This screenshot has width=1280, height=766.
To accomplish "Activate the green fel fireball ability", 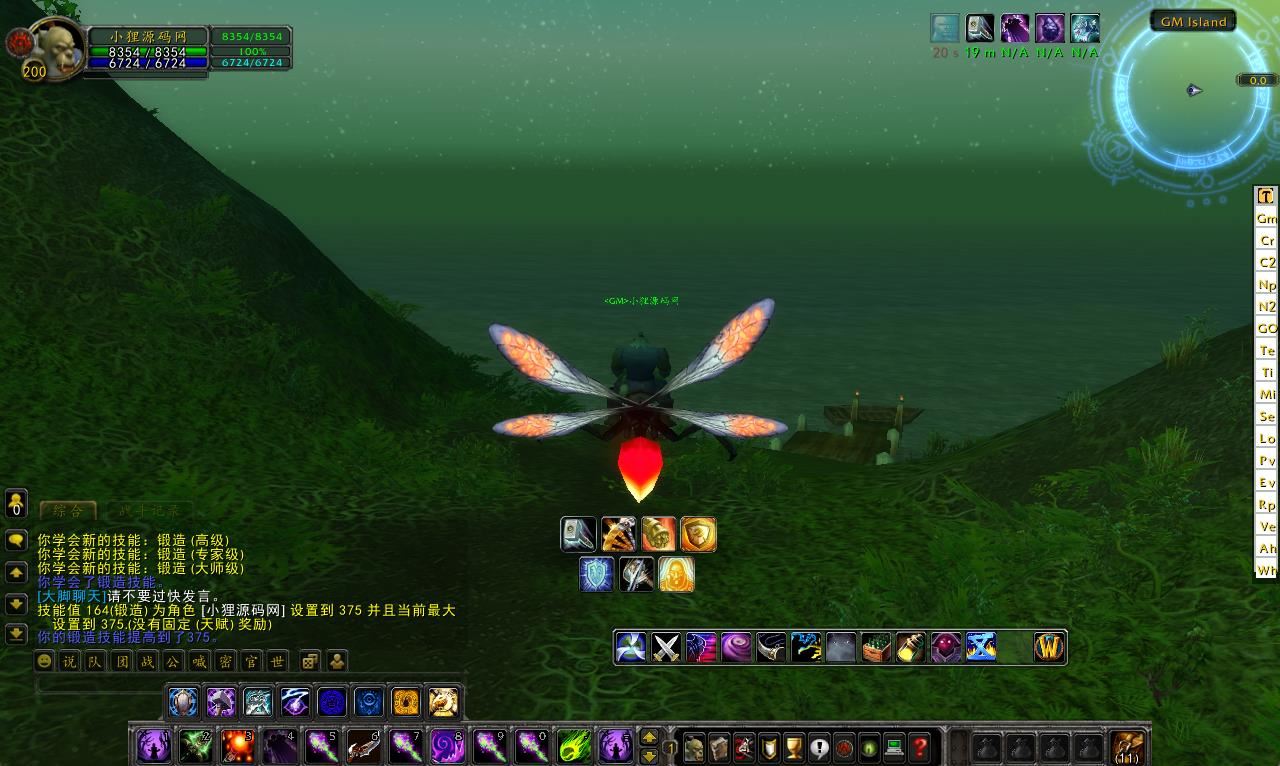I will [x=574, y=746].
